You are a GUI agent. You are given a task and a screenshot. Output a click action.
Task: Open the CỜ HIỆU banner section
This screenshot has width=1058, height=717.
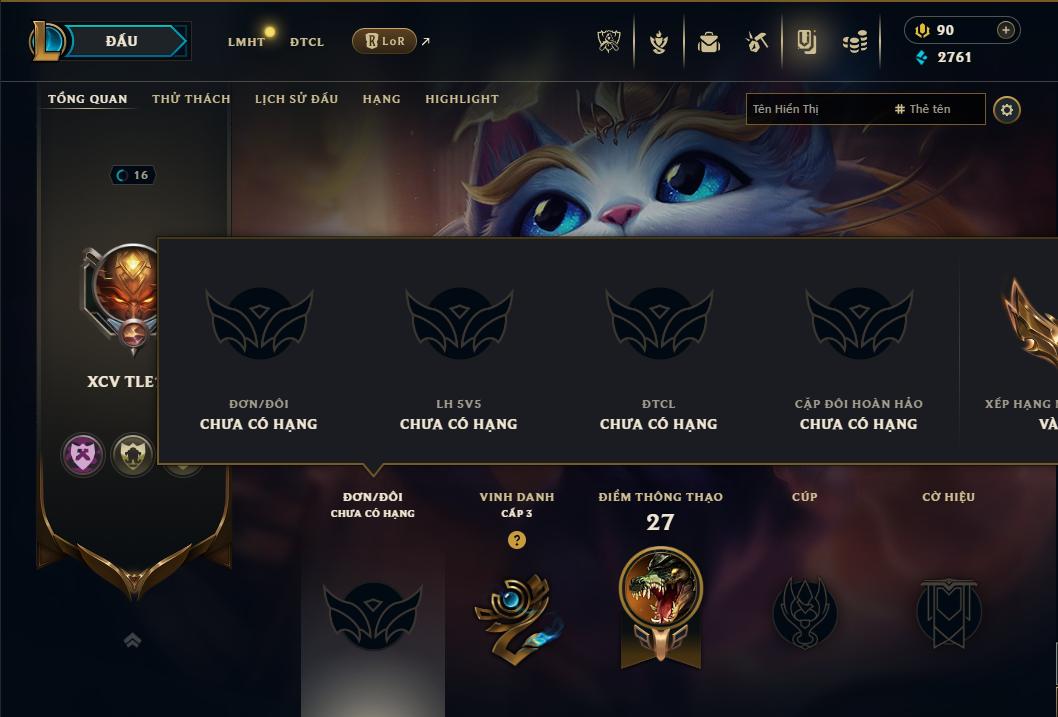948,611
